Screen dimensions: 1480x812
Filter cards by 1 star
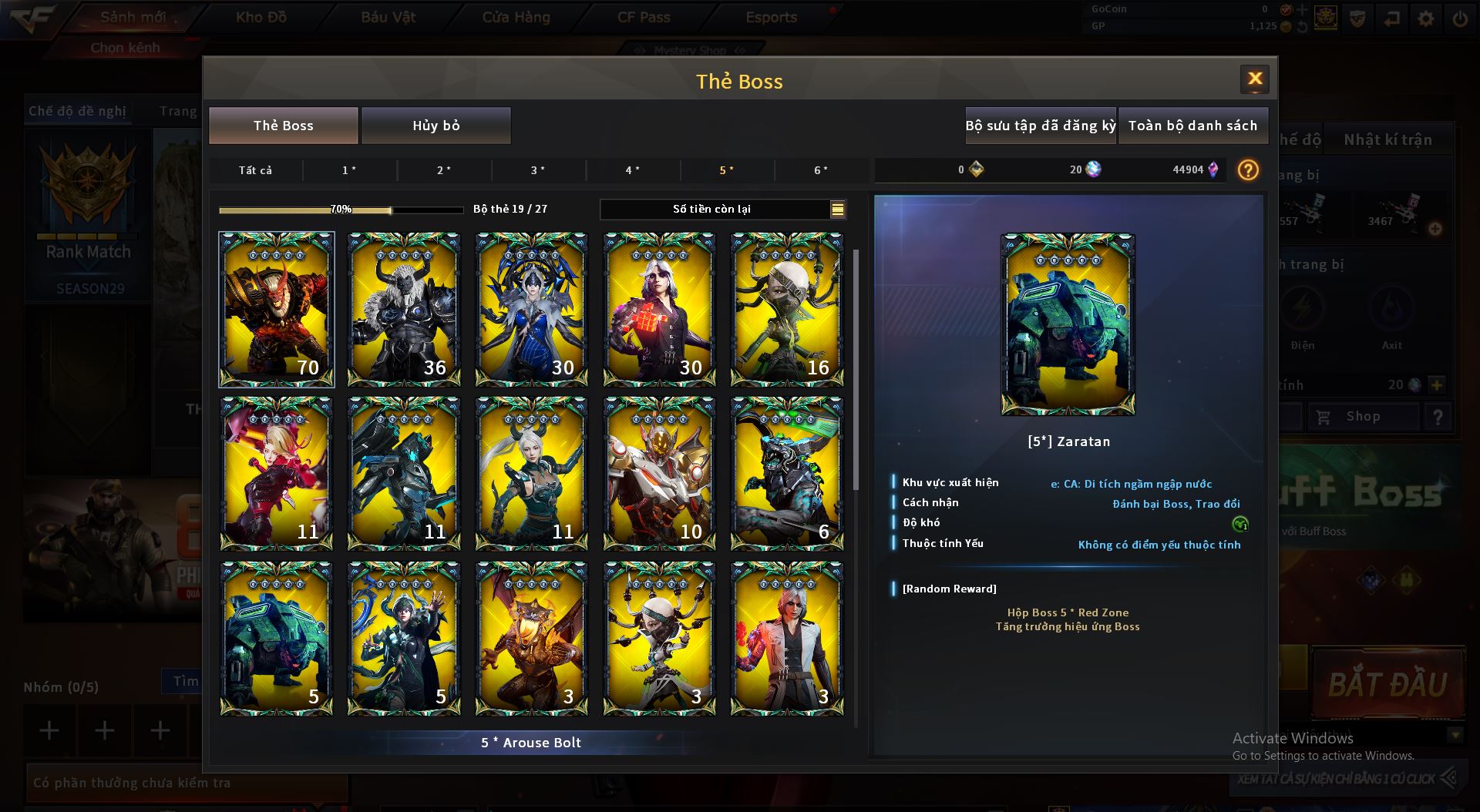coord(349,170)
